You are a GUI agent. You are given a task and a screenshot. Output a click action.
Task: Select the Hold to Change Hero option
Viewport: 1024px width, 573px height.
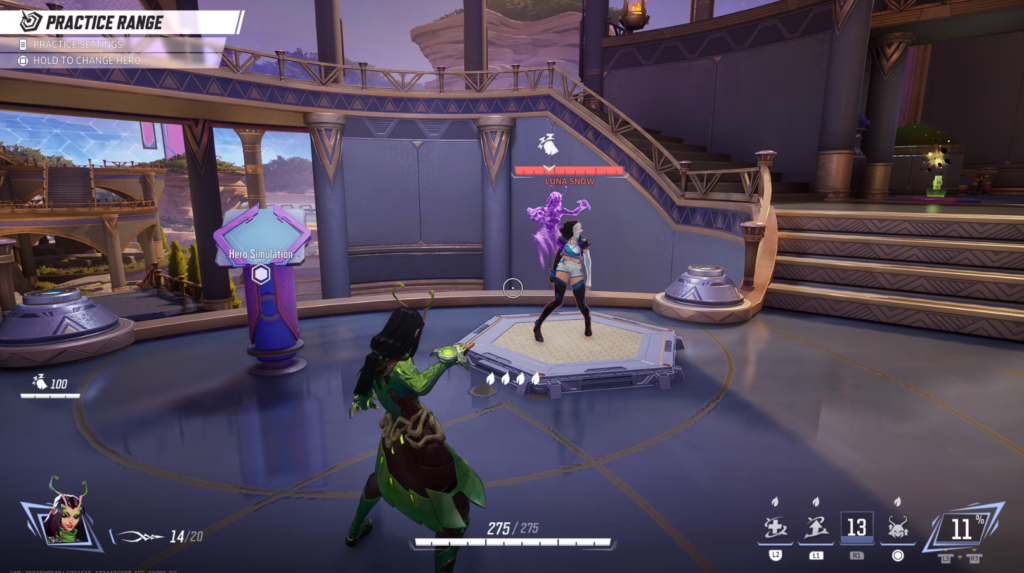pyautogui.click(x=82, y=60)
